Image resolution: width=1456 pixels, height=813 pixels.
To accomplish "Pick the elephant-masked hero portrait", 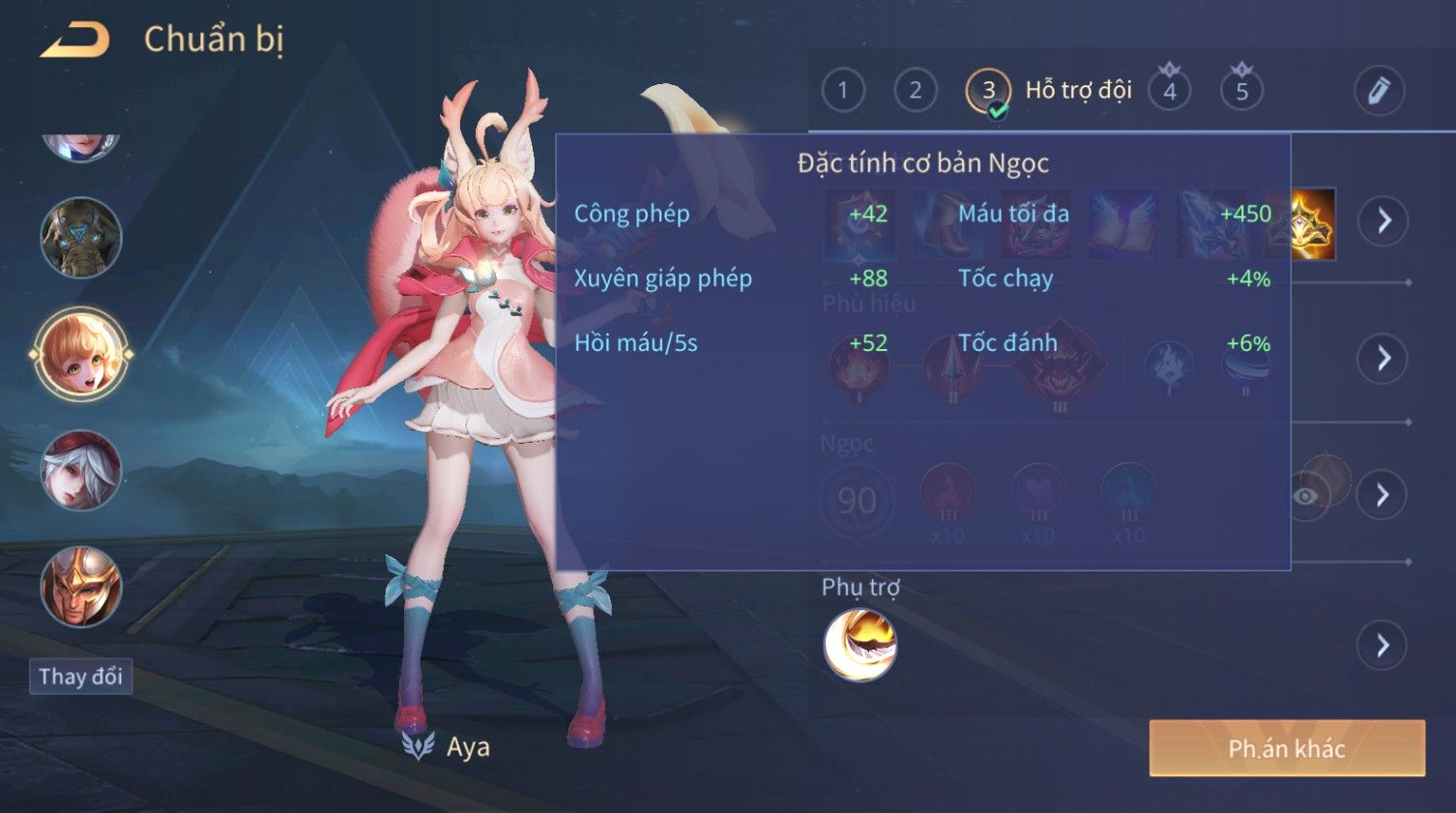I will [81, 238].
